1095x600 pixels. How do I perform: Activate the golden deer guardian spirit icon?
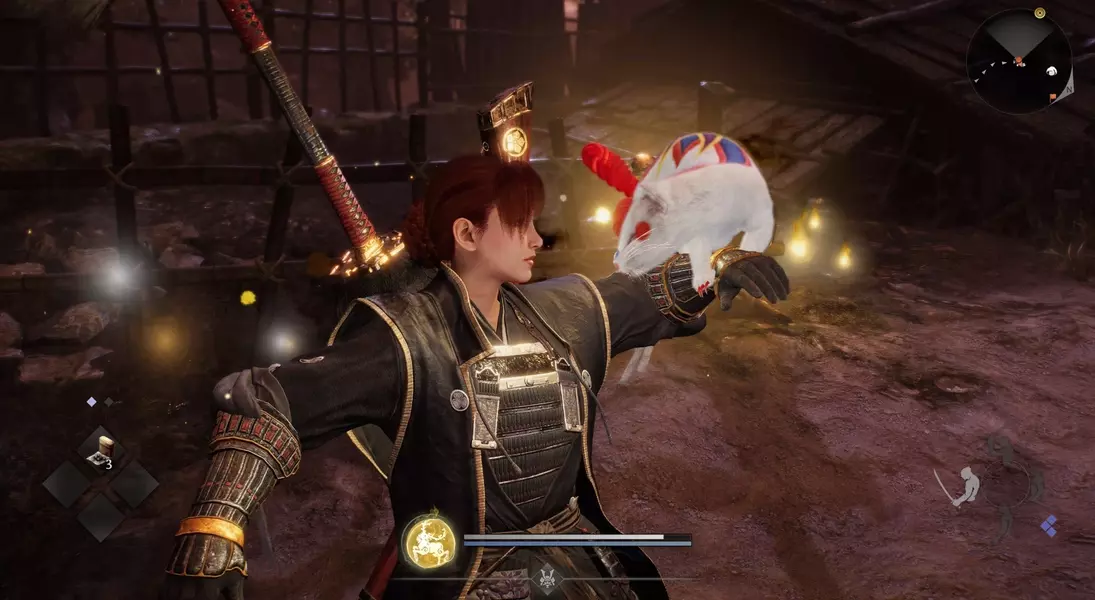pos(429,541)
